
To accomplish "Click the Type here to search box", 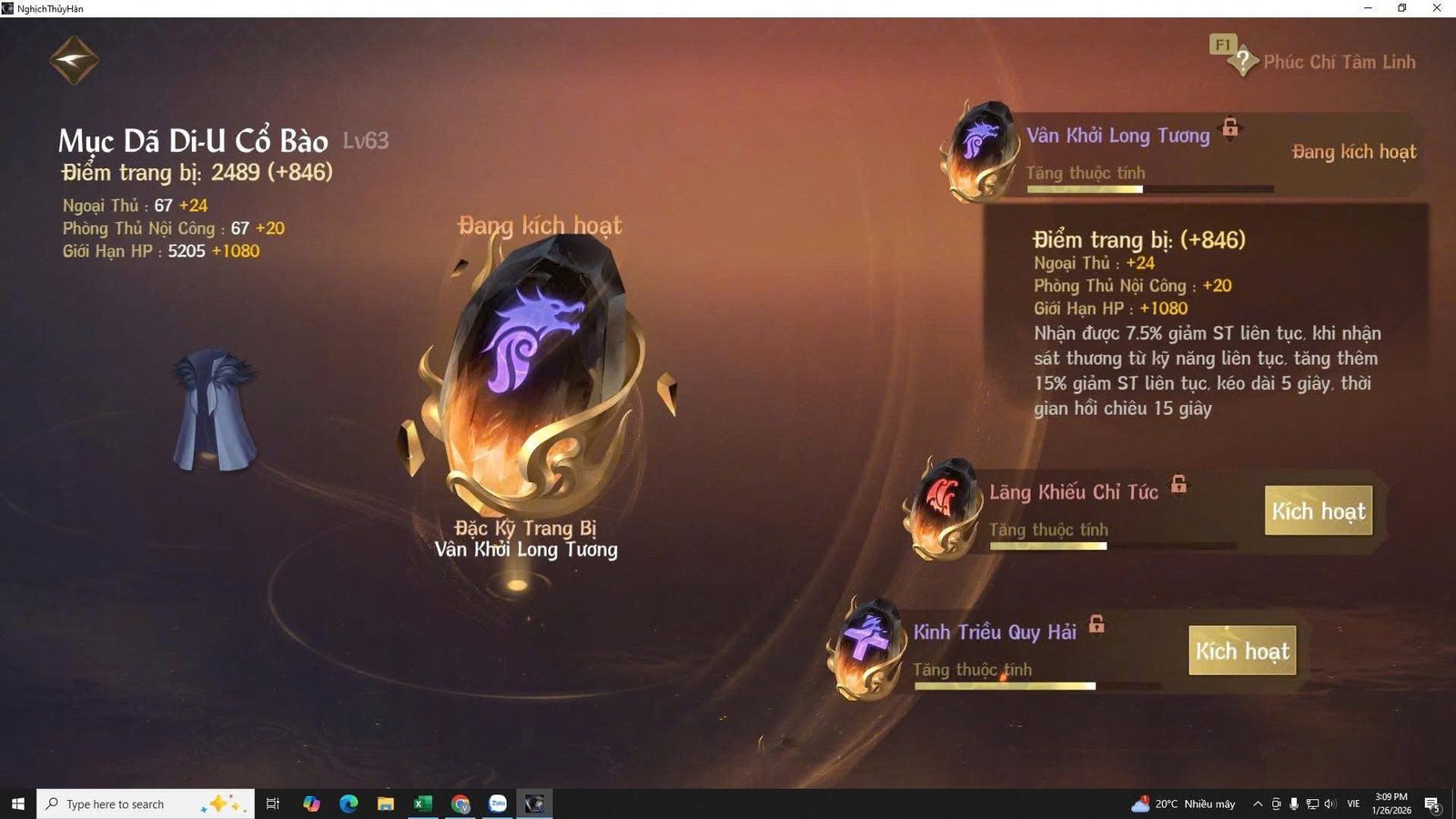I will pos(136,804).
